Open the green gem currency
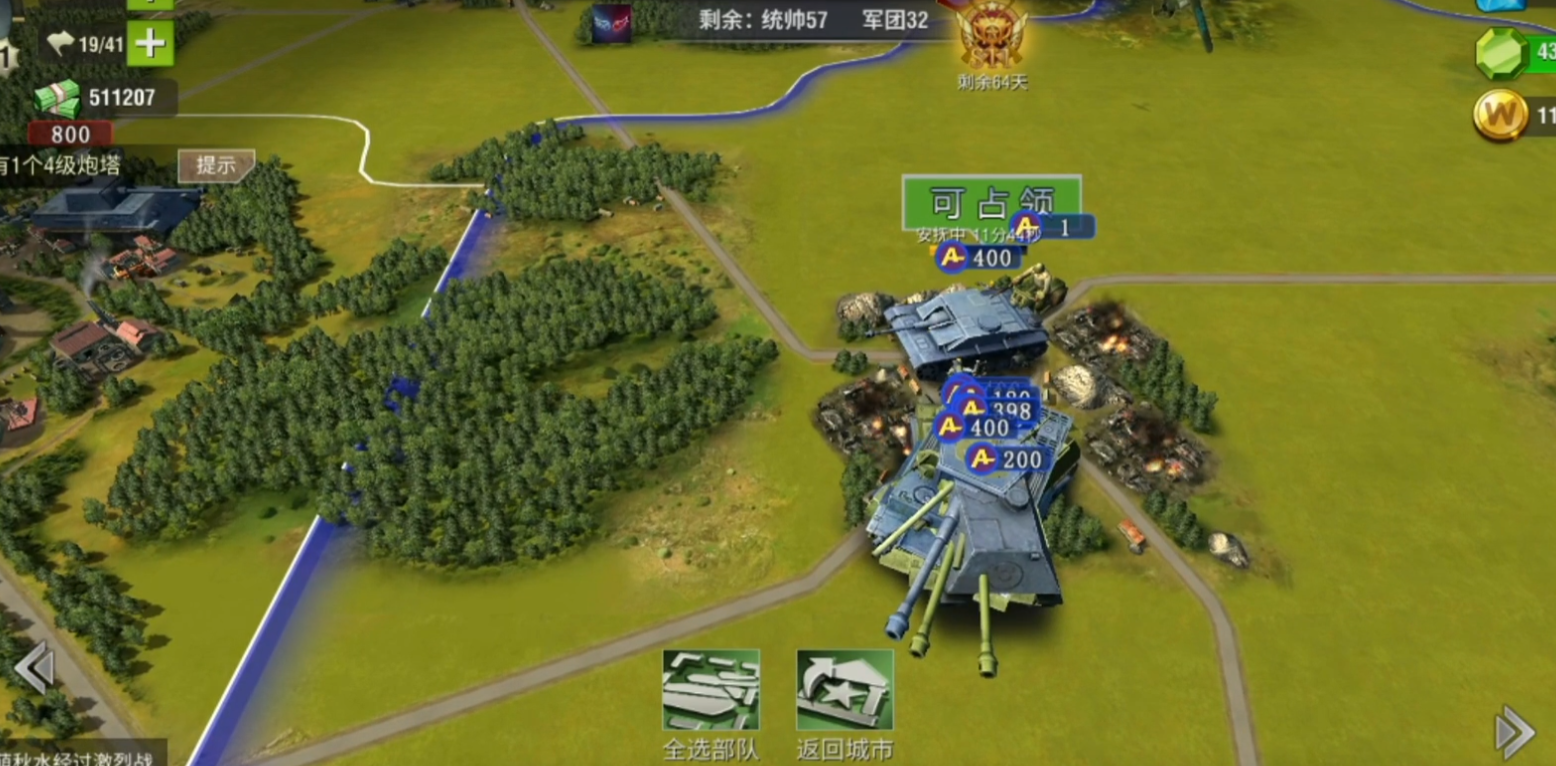This screenshot has height=766, width=1556. (1502, 52)
